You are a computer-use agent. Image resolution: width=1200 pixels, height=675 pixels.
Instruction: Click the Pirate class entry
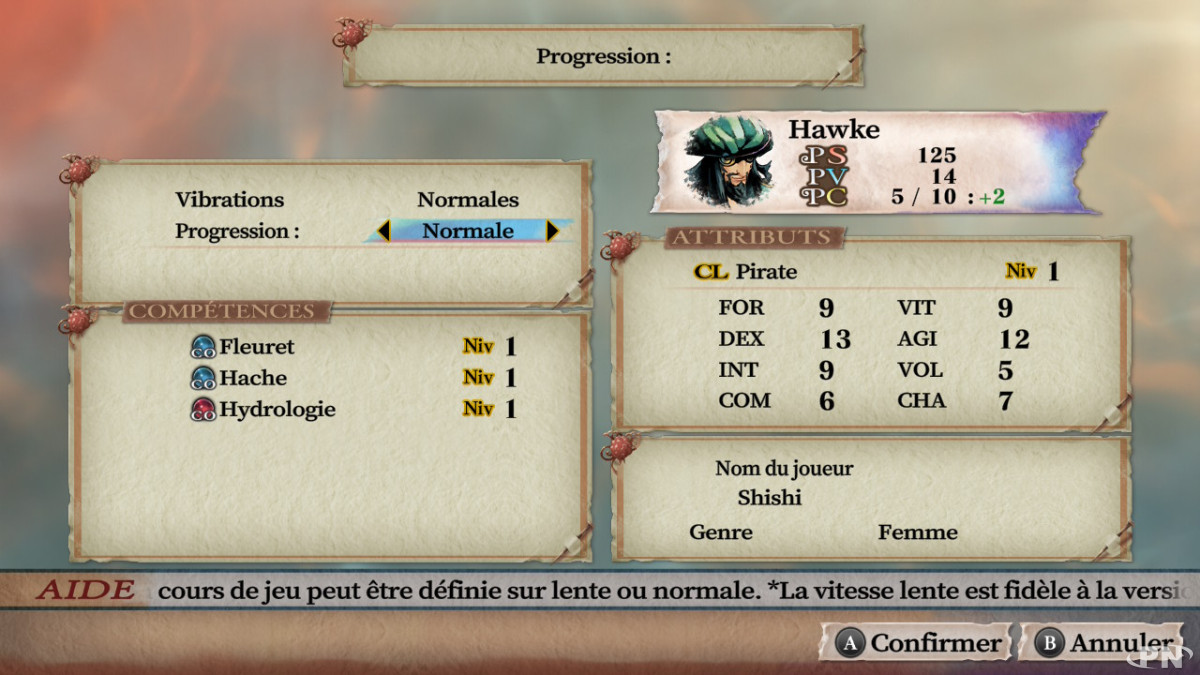click(x=766, y=272)
